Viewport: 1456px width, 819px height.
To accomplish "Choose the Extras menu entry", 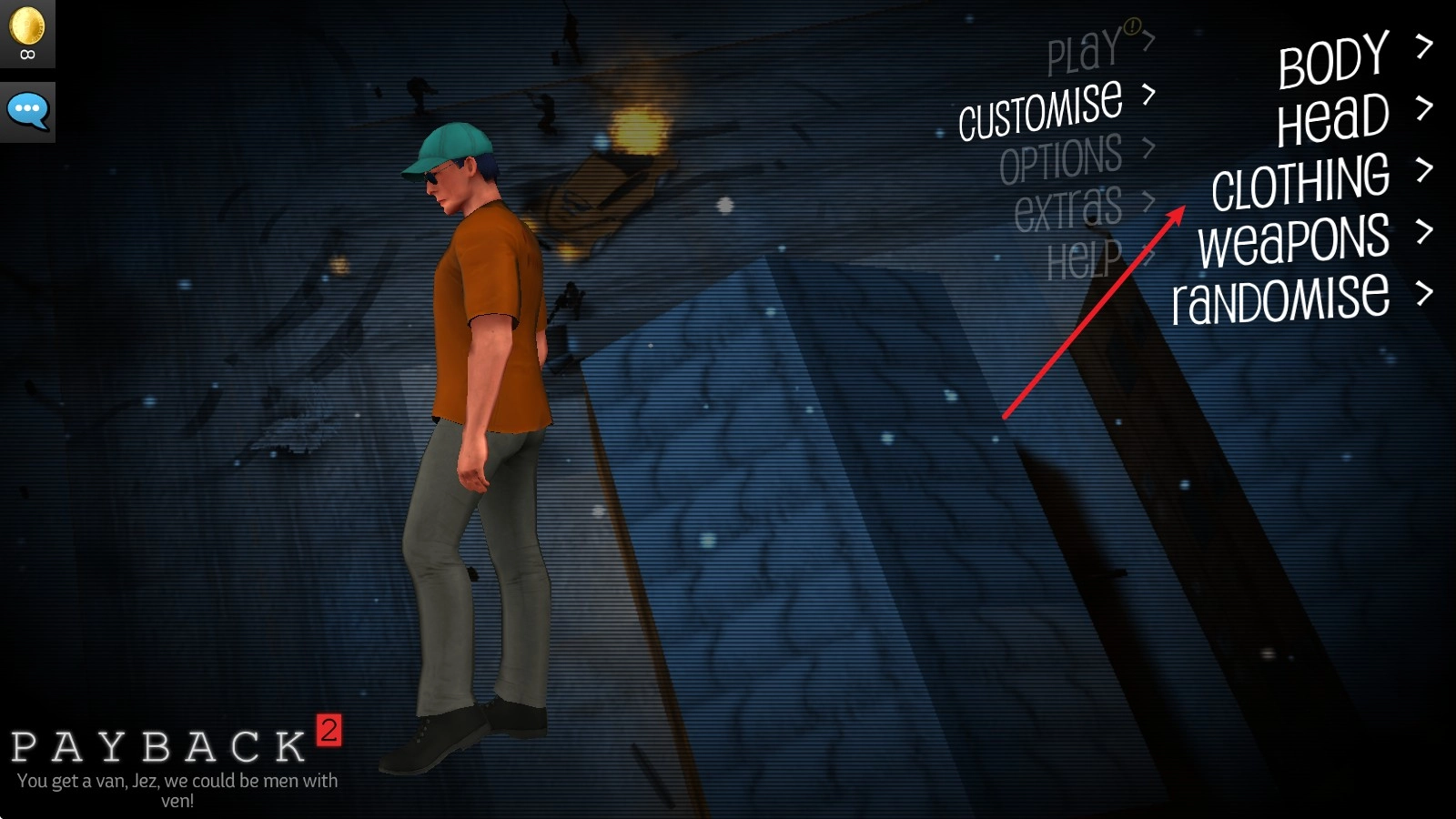I will click(1068, 208).
